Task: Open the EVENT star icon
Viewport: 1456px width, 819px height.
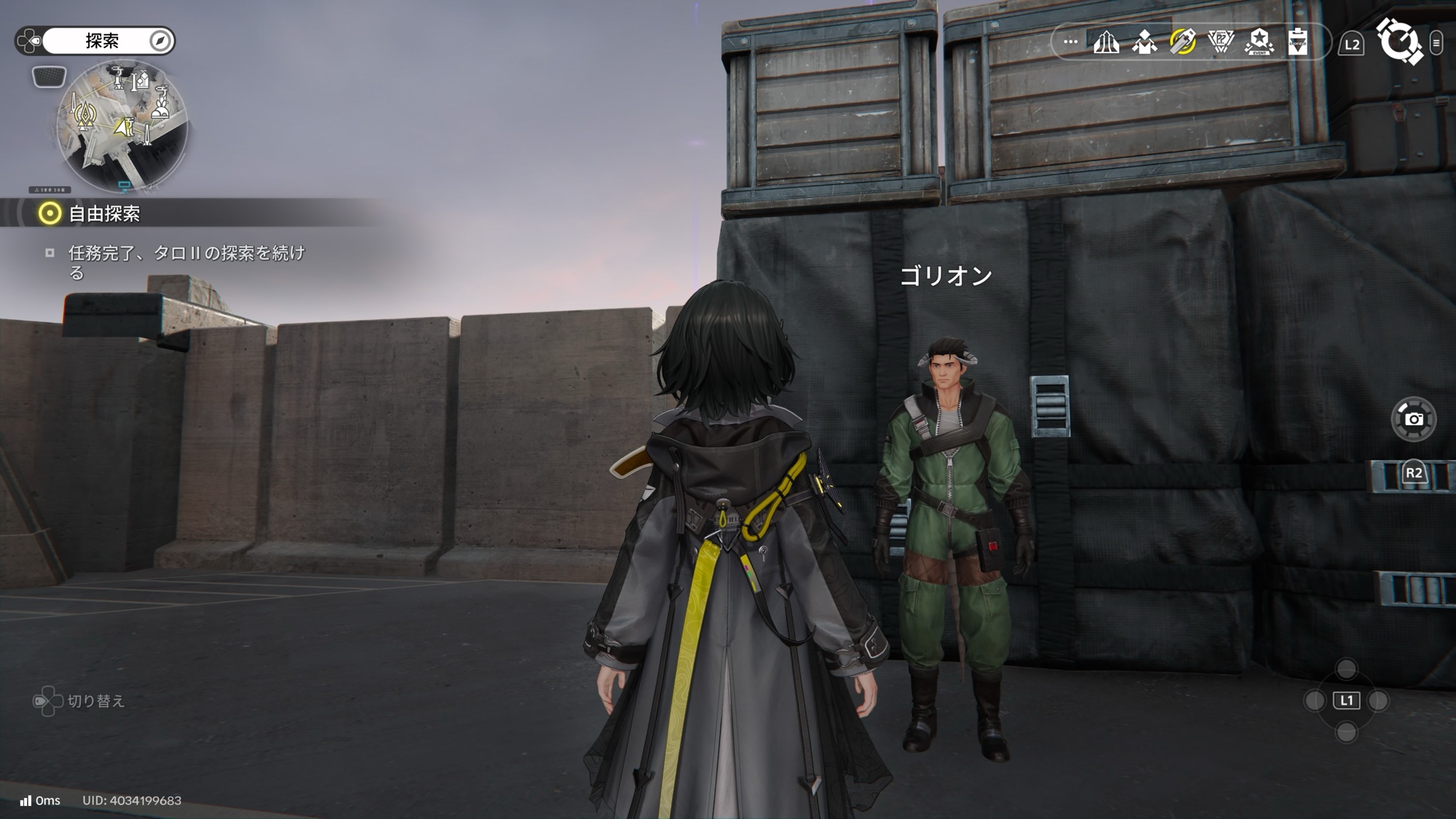Action: pos(1259,42)
